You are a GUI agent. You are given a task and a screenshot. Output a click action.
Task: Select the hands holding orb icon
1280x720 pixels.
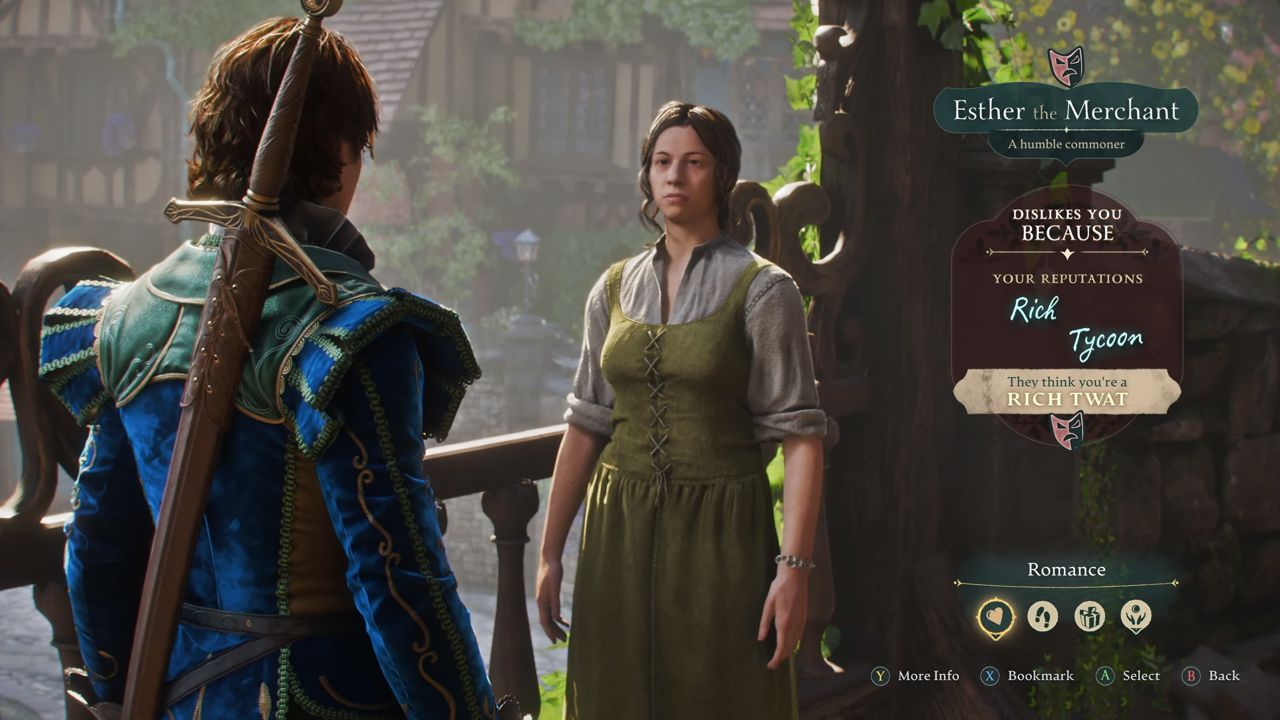point(1135,616)
